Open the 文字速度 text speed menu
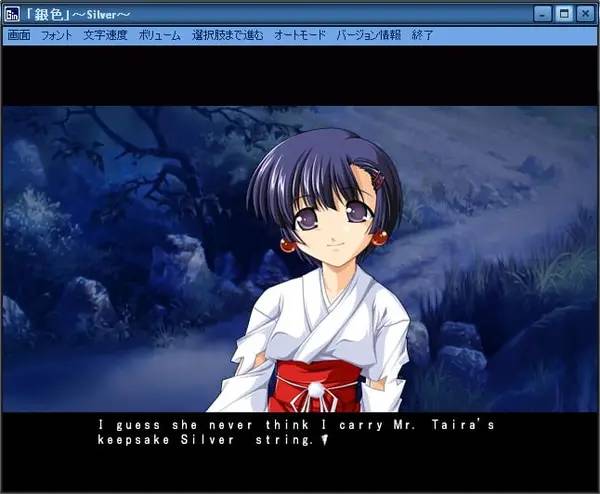This screenshot has height=494, width=600. (104, 35)
